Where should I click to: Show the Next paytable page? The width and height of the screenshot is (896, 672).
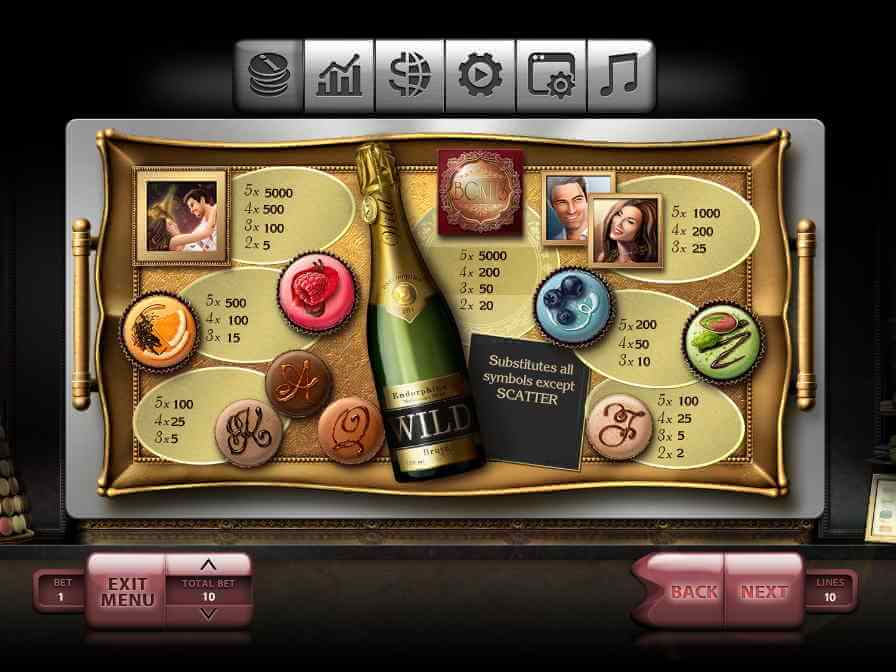(764, 591)
